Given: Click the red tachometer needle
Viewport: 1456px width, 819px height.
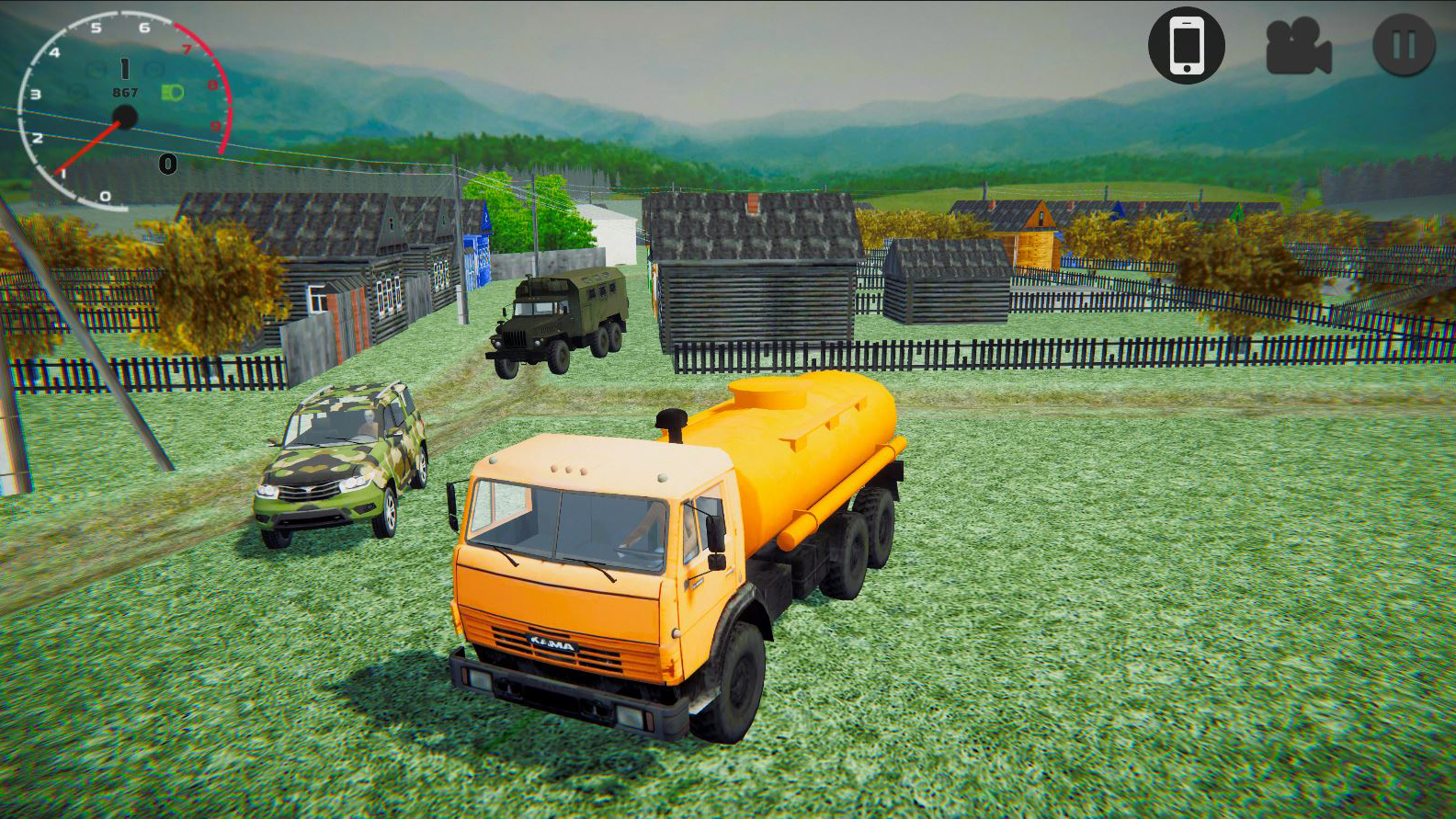Looking at the screenshot, I should point(89,147).
